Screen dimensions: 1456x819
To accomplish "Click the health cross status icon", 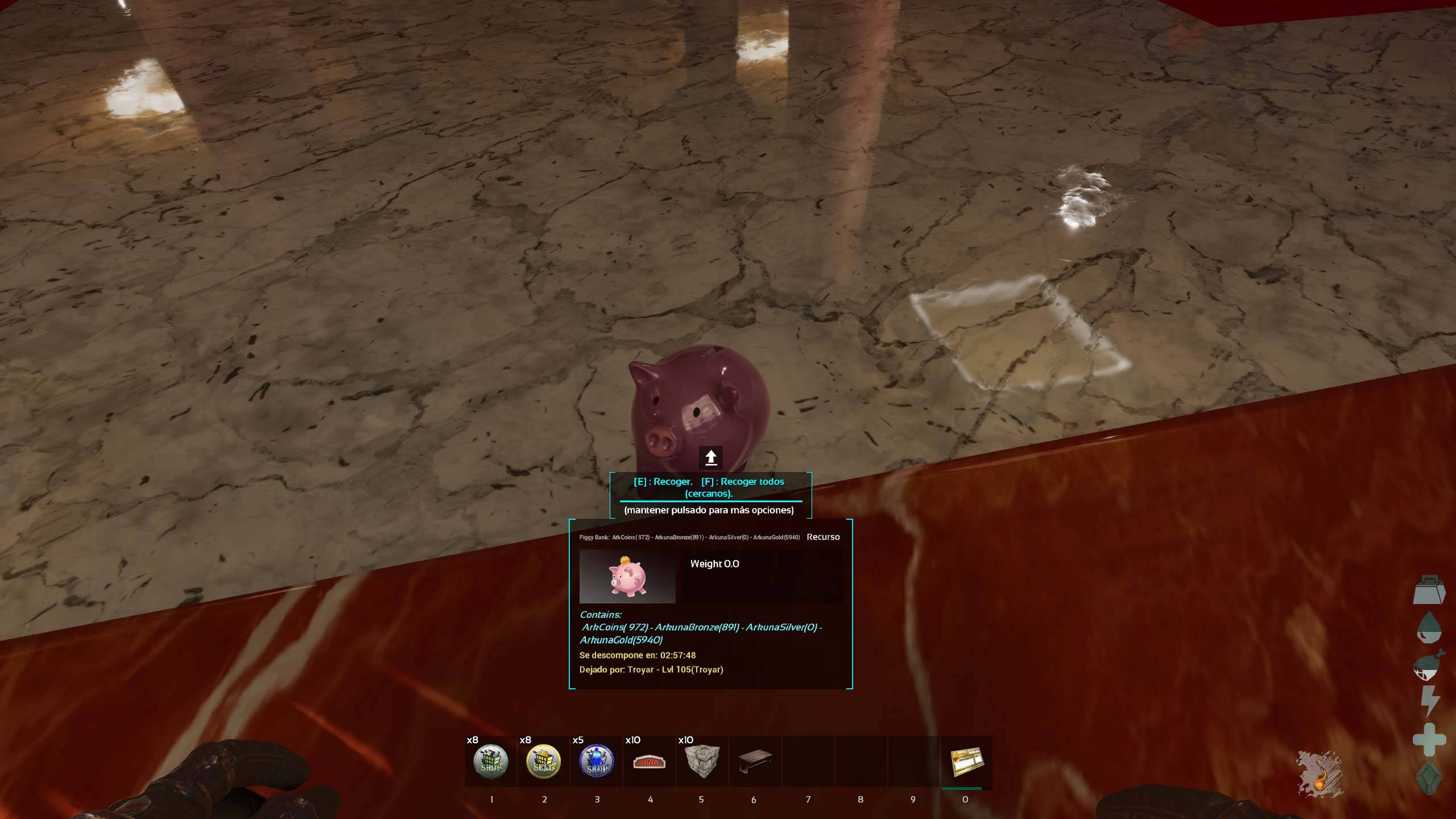I will tap(1429, 739).
